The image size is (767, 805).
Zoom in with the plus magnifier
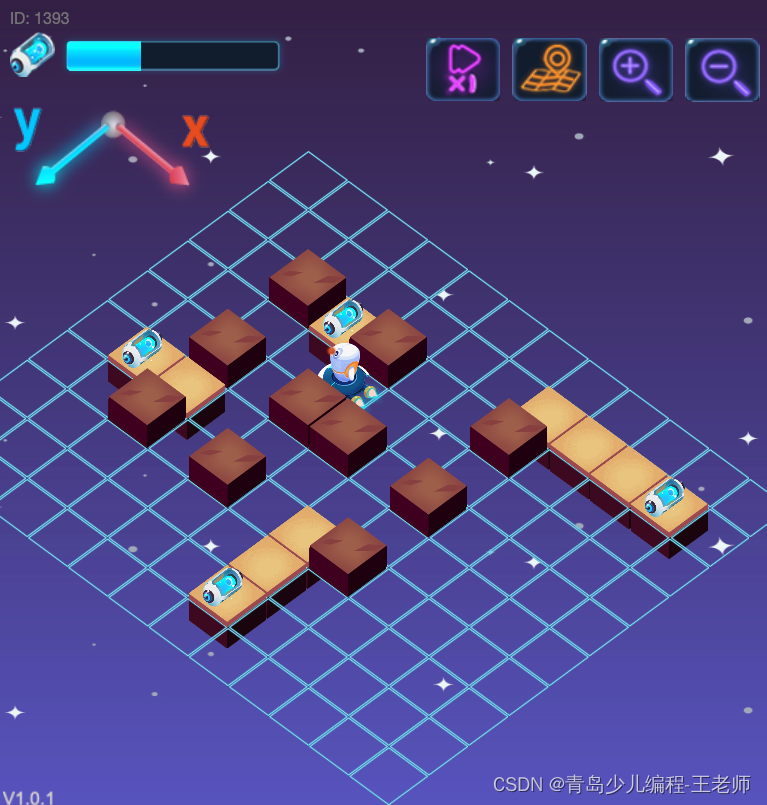636,69
